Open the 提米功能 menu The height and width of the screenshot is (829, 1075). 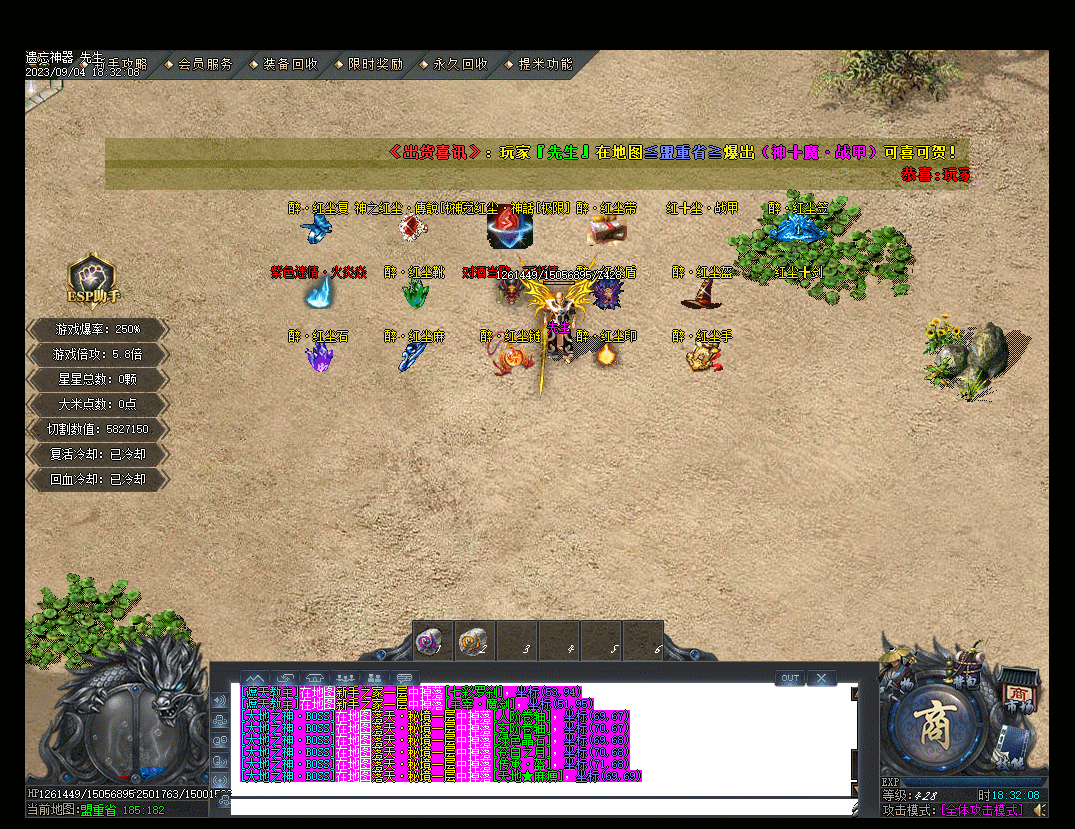point(545,64)
